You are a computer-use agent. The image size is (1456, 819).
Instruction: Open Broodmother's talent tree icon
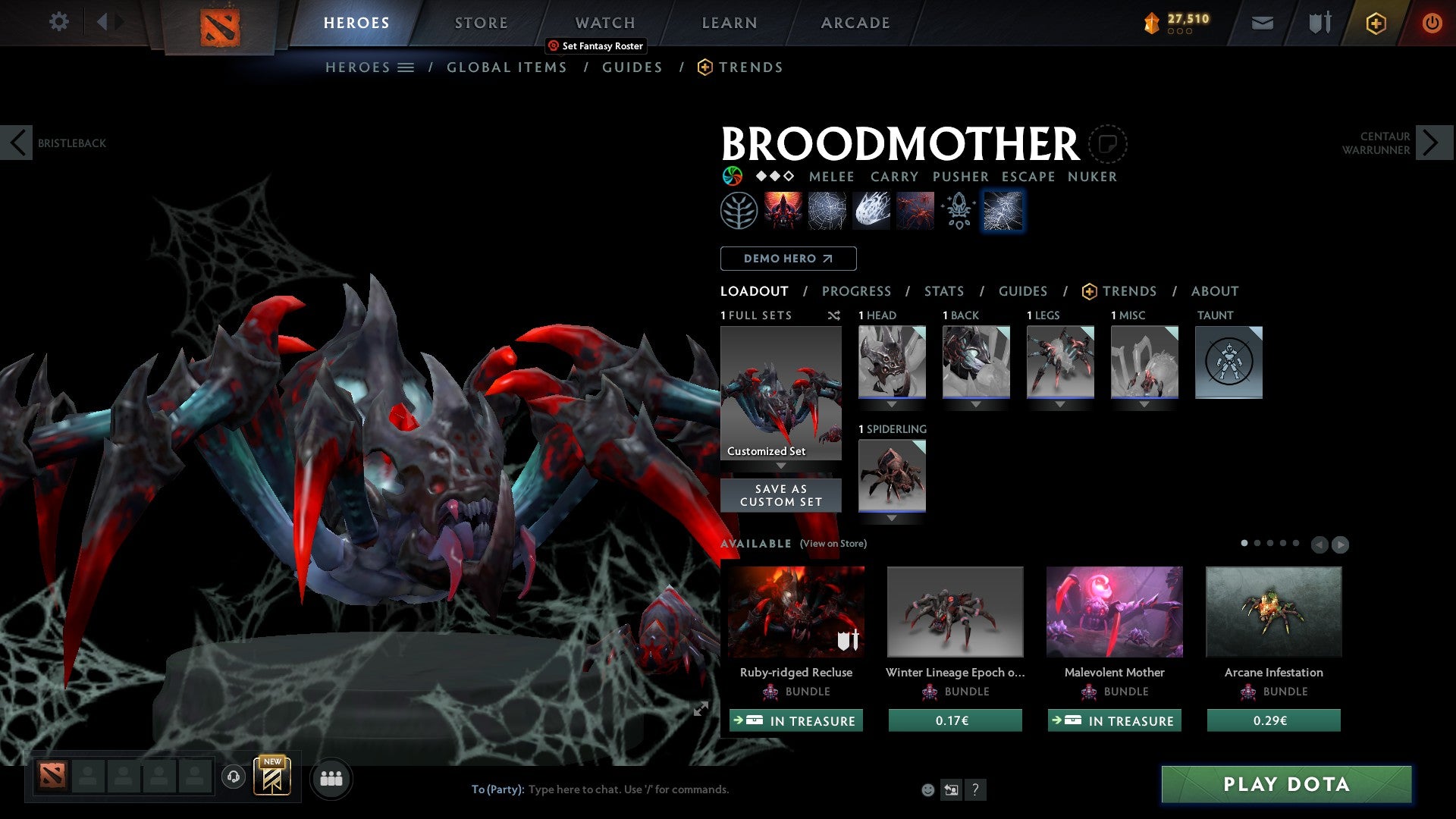click(738, 210)
